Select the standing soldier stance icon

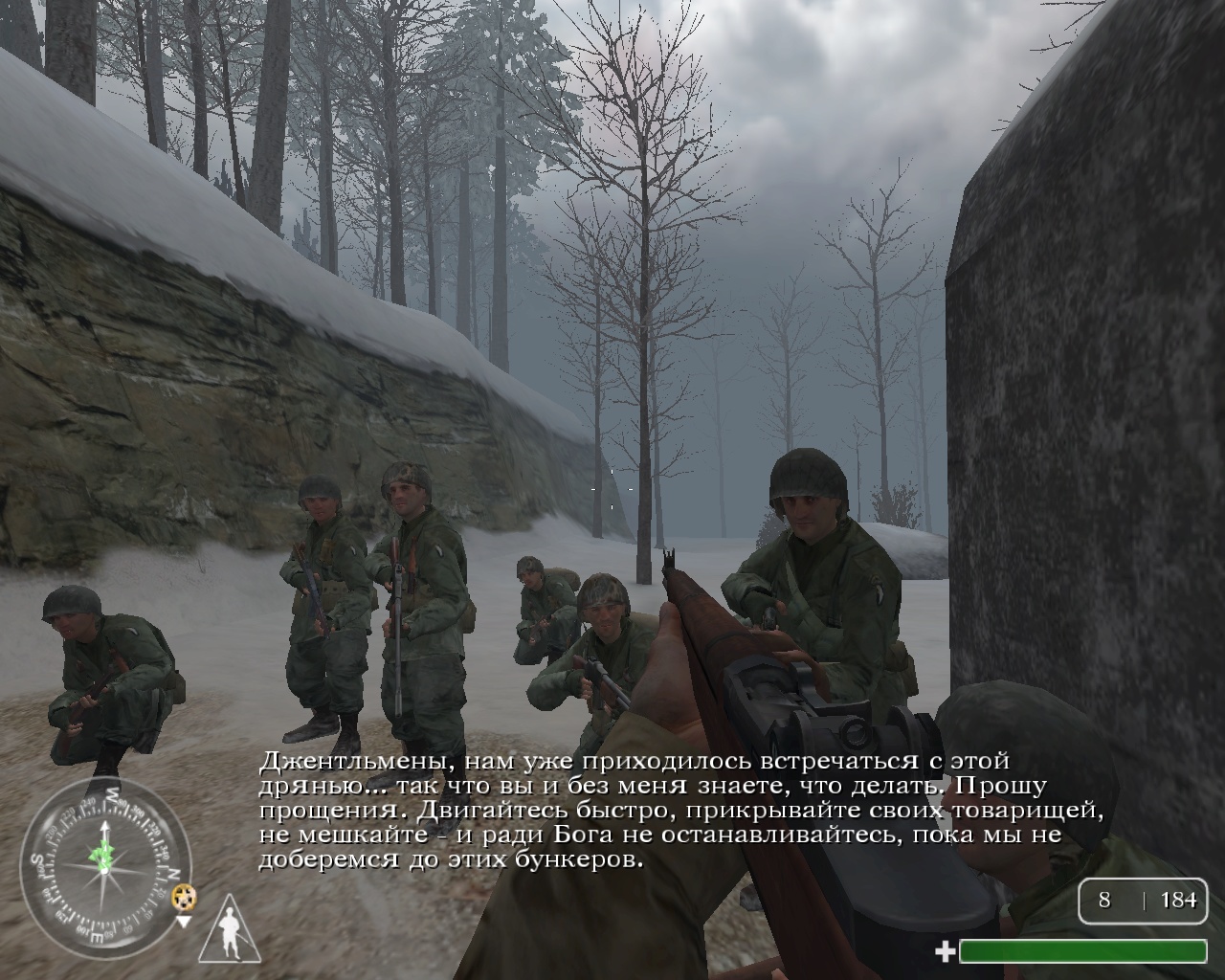(x=230, y=930)
